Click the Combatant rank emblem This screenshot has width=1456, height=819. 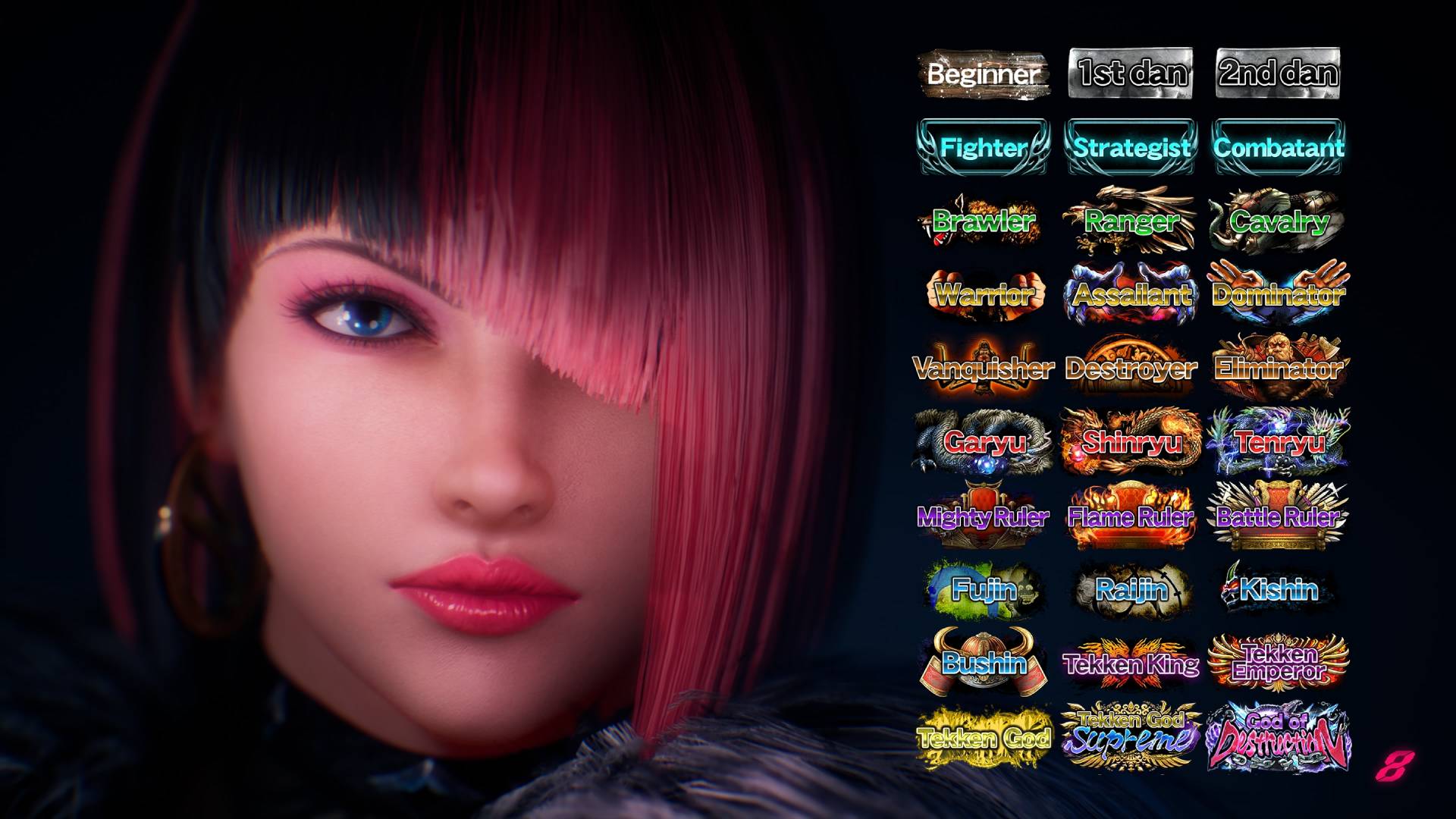pos(1279,147)
